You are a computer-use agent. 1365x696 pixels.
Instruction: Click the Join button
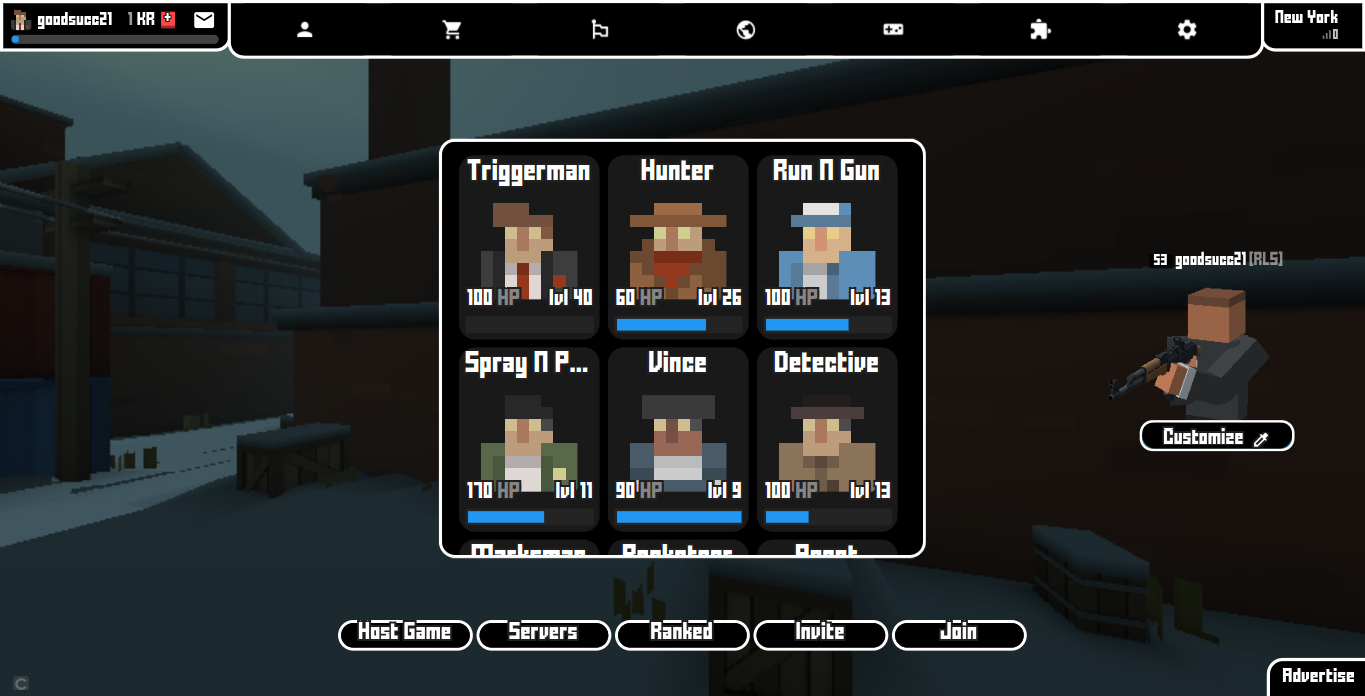(958, 634)
